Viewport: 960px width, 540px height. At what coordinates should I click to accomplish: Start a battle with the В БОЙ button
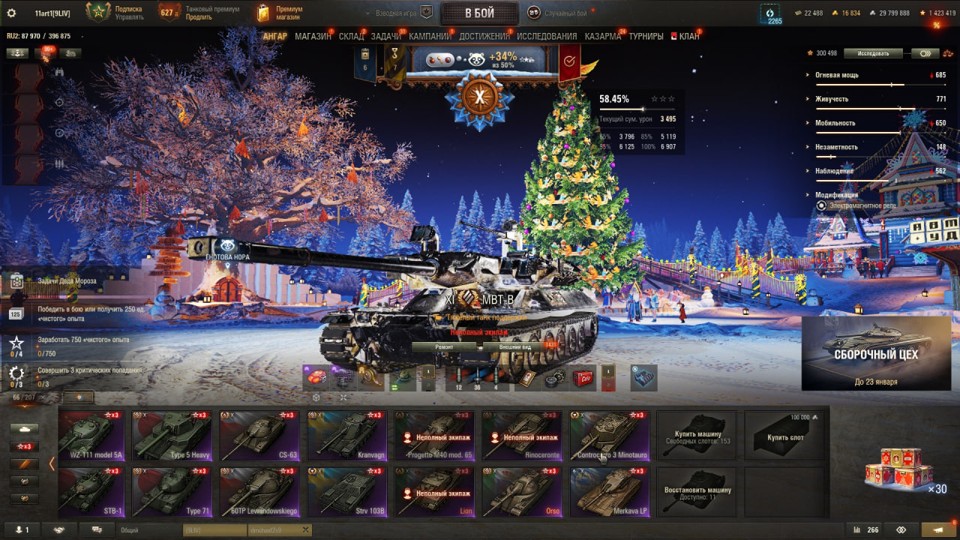(x=479, y=13)
